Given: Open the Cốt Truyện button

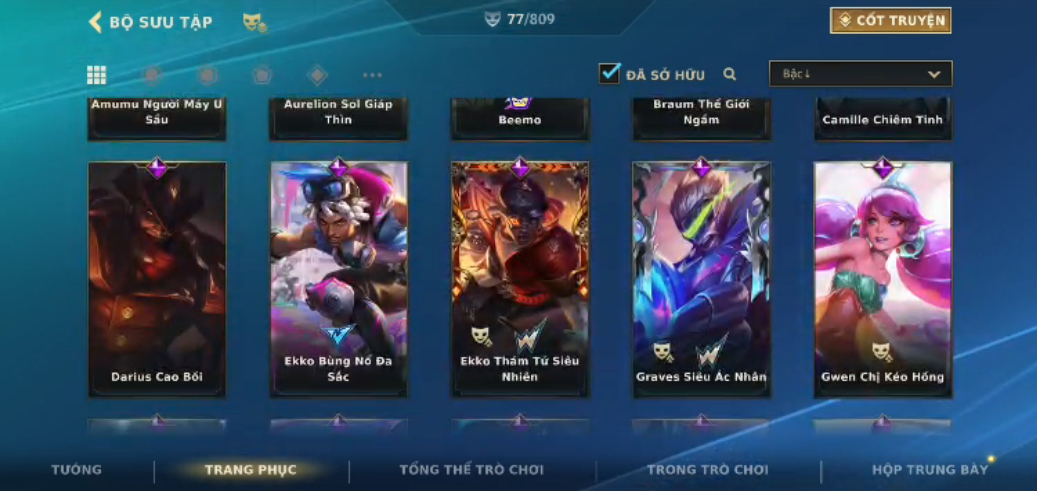Looking at the screenshot, I should tap(890, 20).
